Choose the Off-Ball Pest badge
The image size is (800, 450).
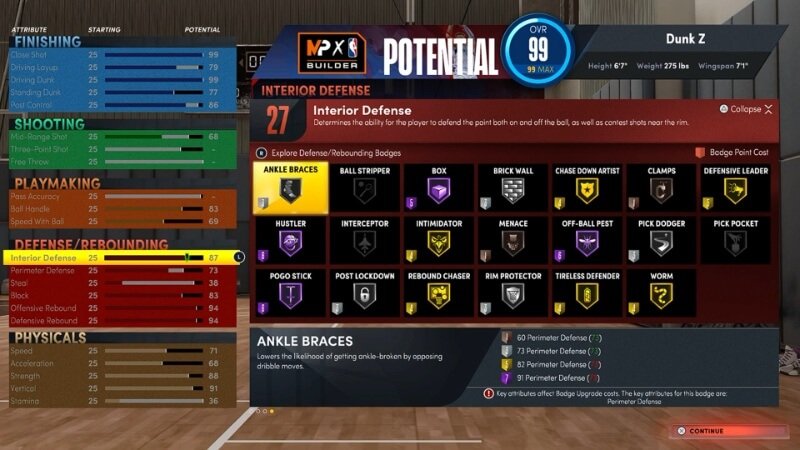click(x=587, y=240)
